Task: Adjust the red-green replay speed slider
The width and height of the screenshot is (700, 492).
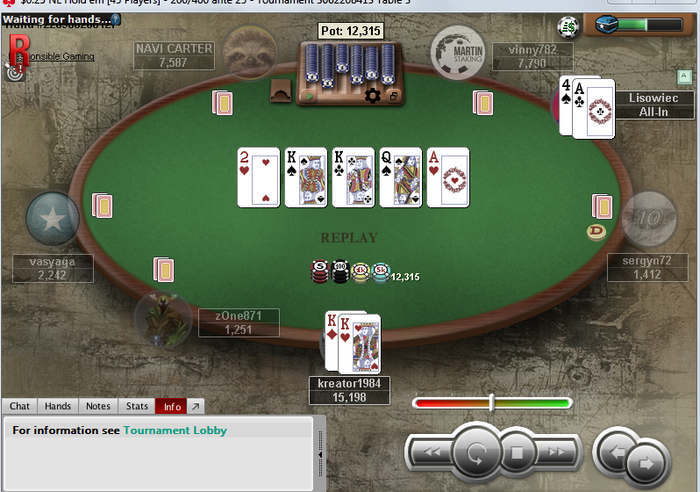Action: point(491,403)
